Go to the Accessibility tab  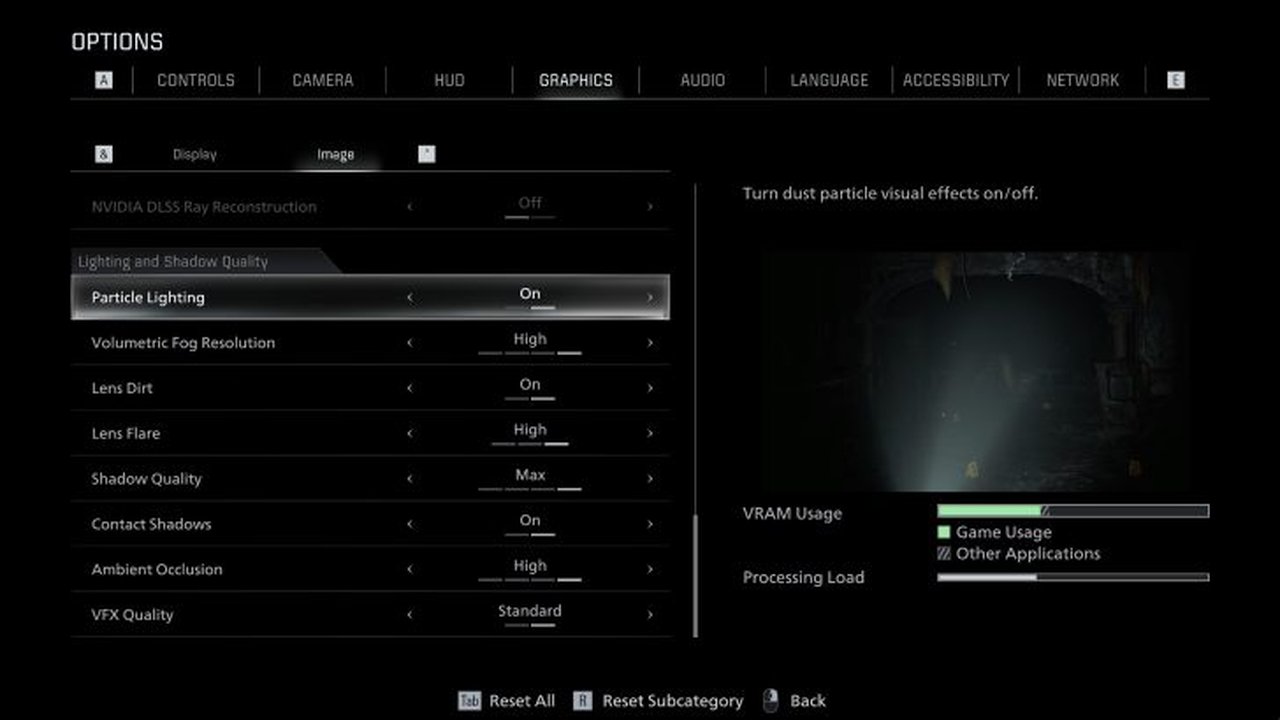[955, 80]
